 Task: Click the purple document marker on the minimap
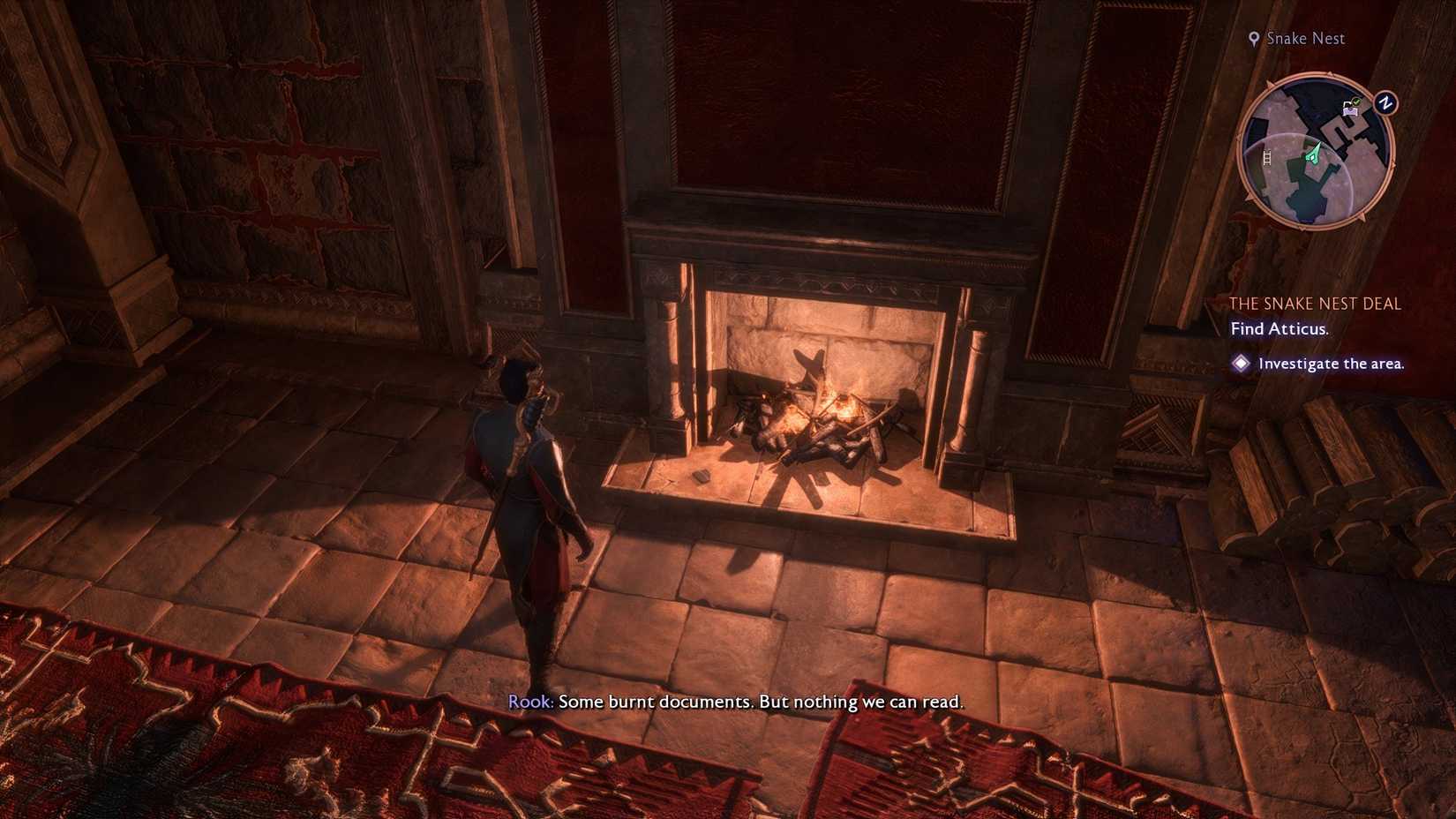(1349, 111)
